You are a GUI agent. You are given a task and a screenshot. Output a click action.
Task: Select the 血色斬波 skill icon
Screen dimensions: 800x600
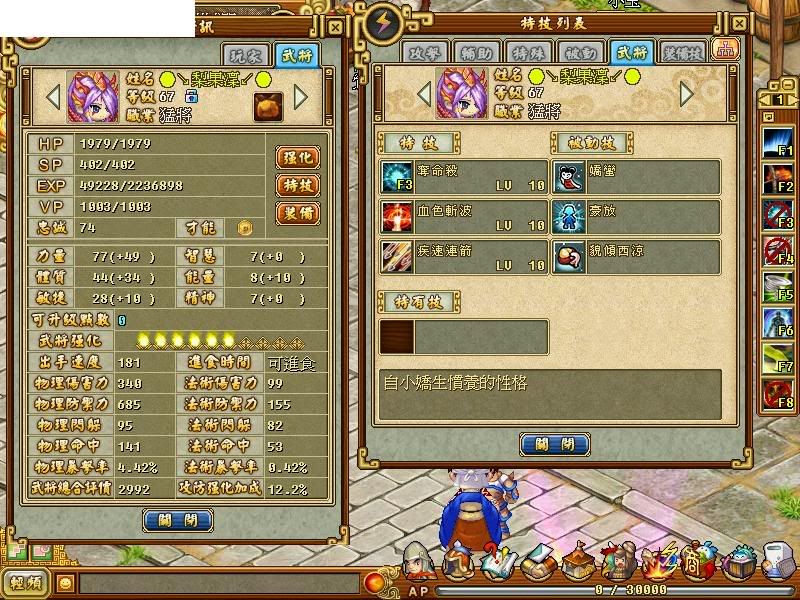click(394, 216)
